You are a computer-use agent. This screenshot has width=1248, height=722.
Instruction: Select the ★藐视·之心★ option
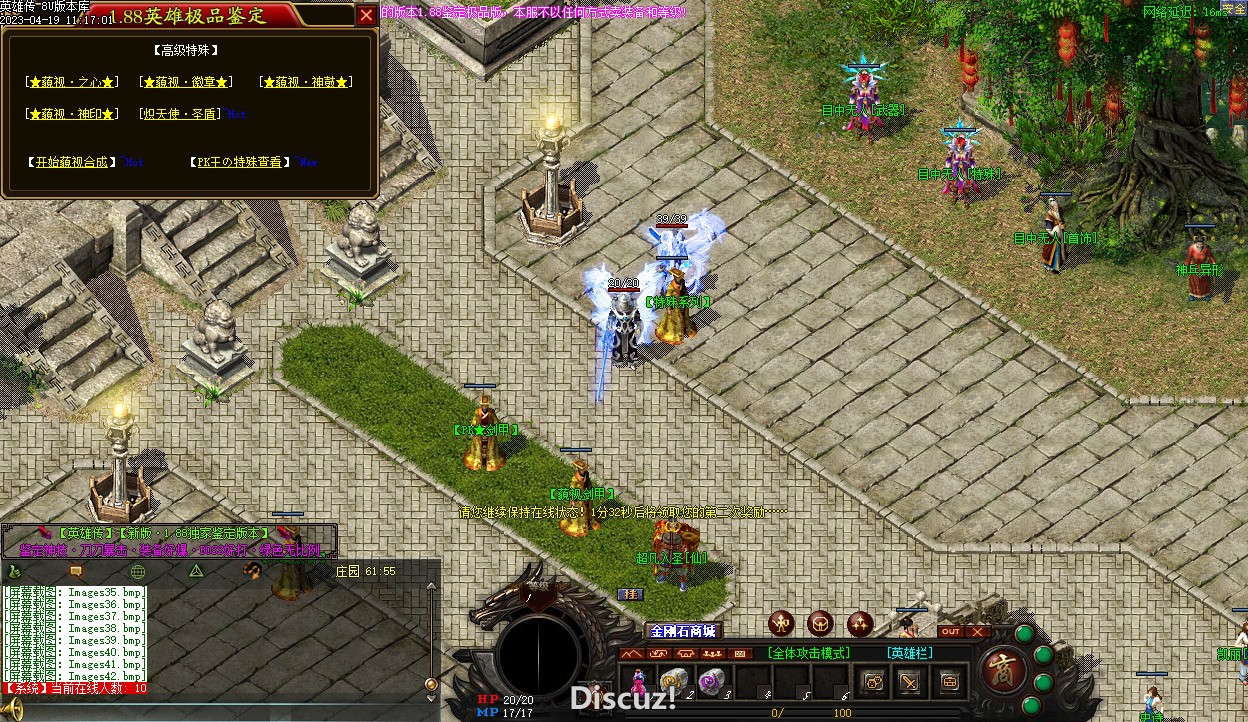click(x=72, y=82)
